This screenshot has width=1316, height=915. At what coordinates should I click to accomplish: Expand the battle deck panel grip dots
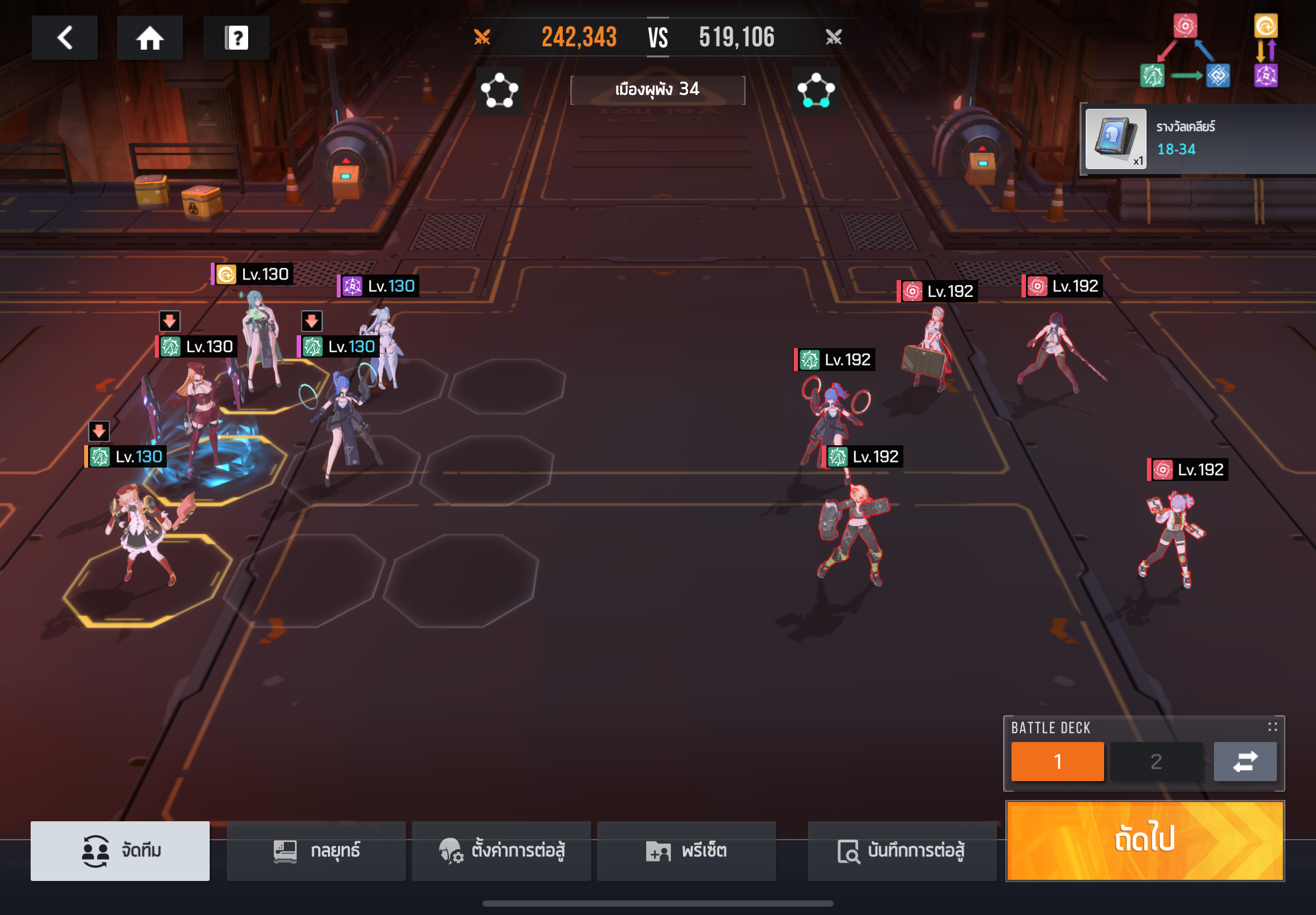(x=1272, y=726)
